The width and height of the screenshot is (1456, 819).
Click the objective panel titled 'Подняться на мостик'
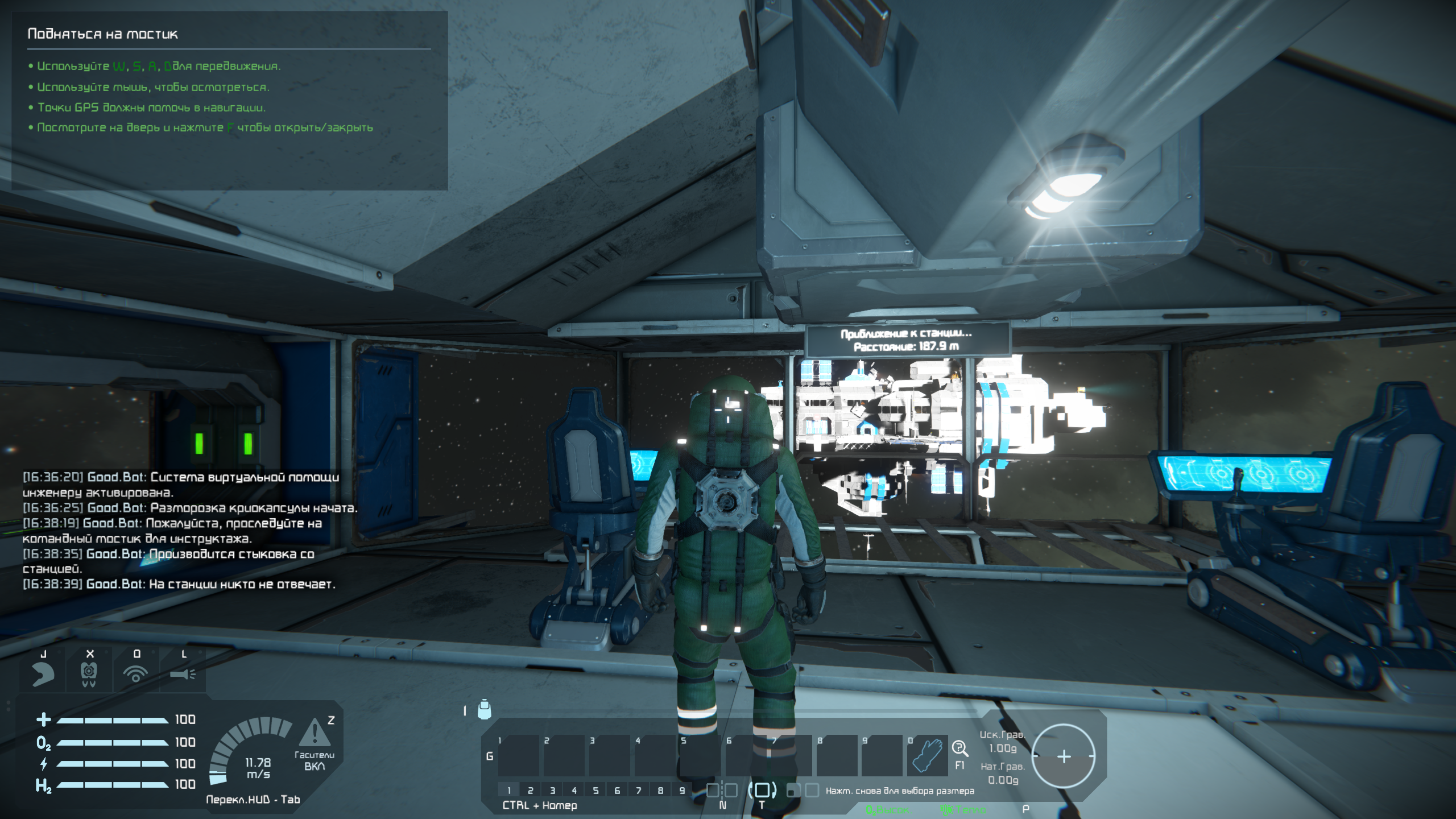coord(229,100)
